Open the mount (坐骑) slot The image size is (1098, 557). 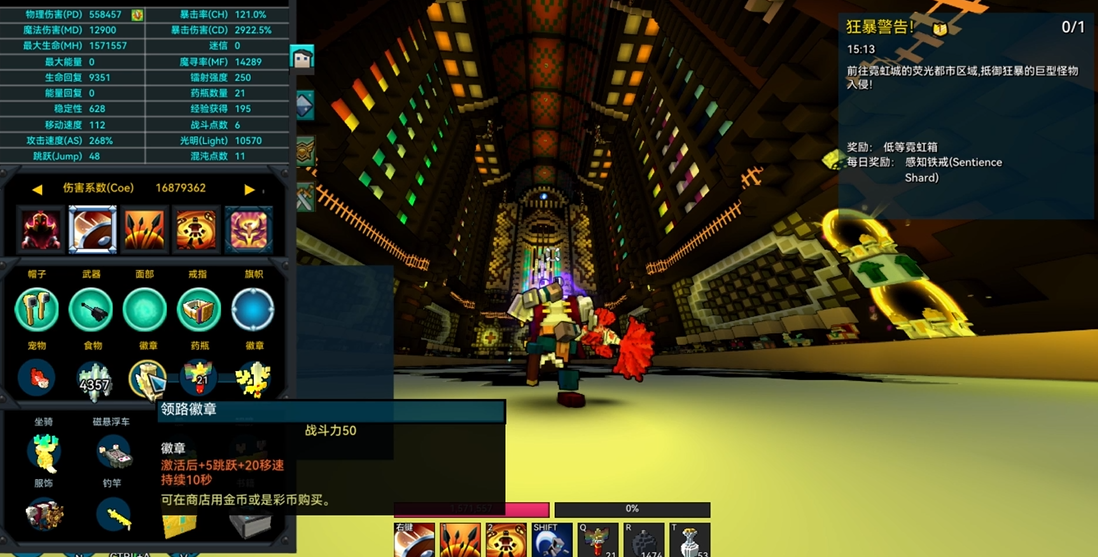click(x=44, y=452)
